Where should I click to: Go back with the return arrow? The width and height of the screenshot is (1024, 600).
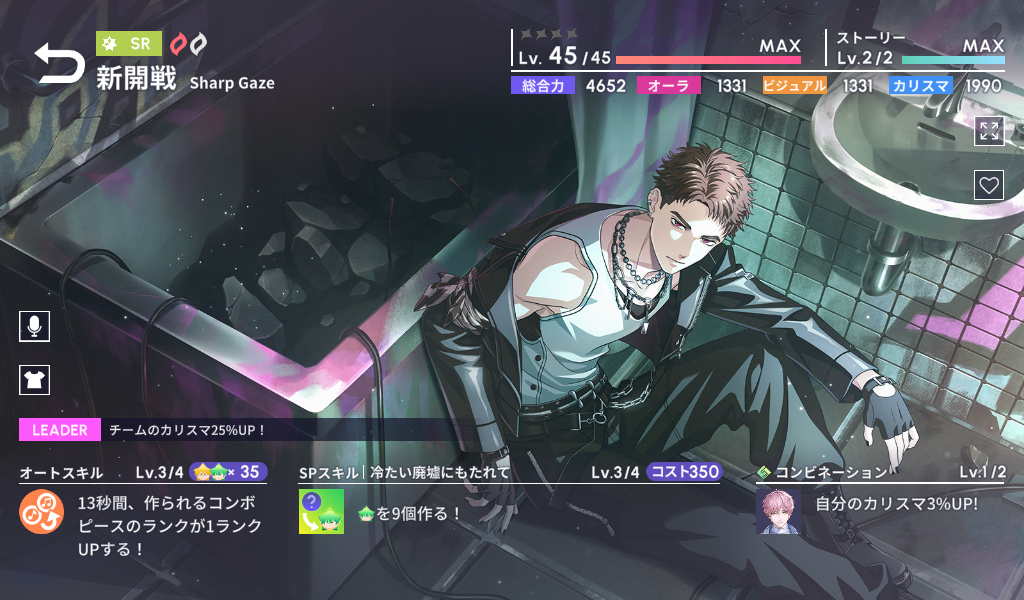[x=60, y=64]
